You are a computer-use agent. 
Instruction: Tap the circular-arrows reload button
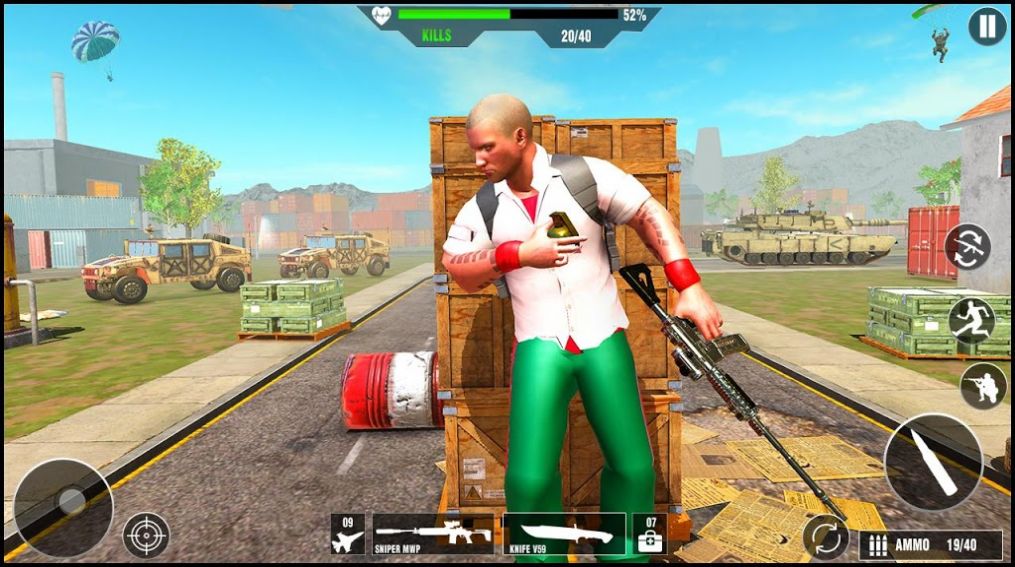click(x=826, y=537)
